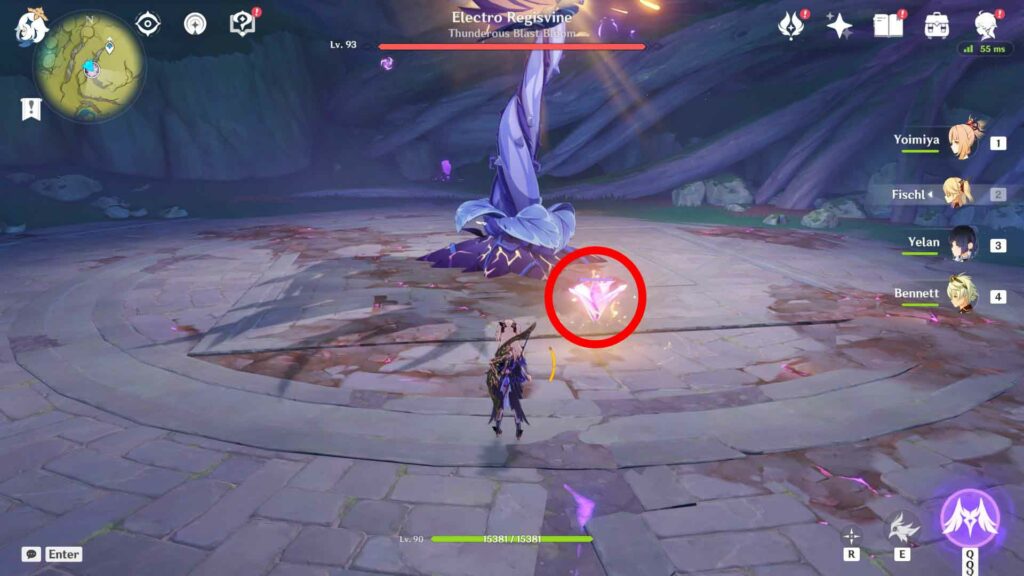
Task: Open the backpack inventory
Action: coord(937,26)
